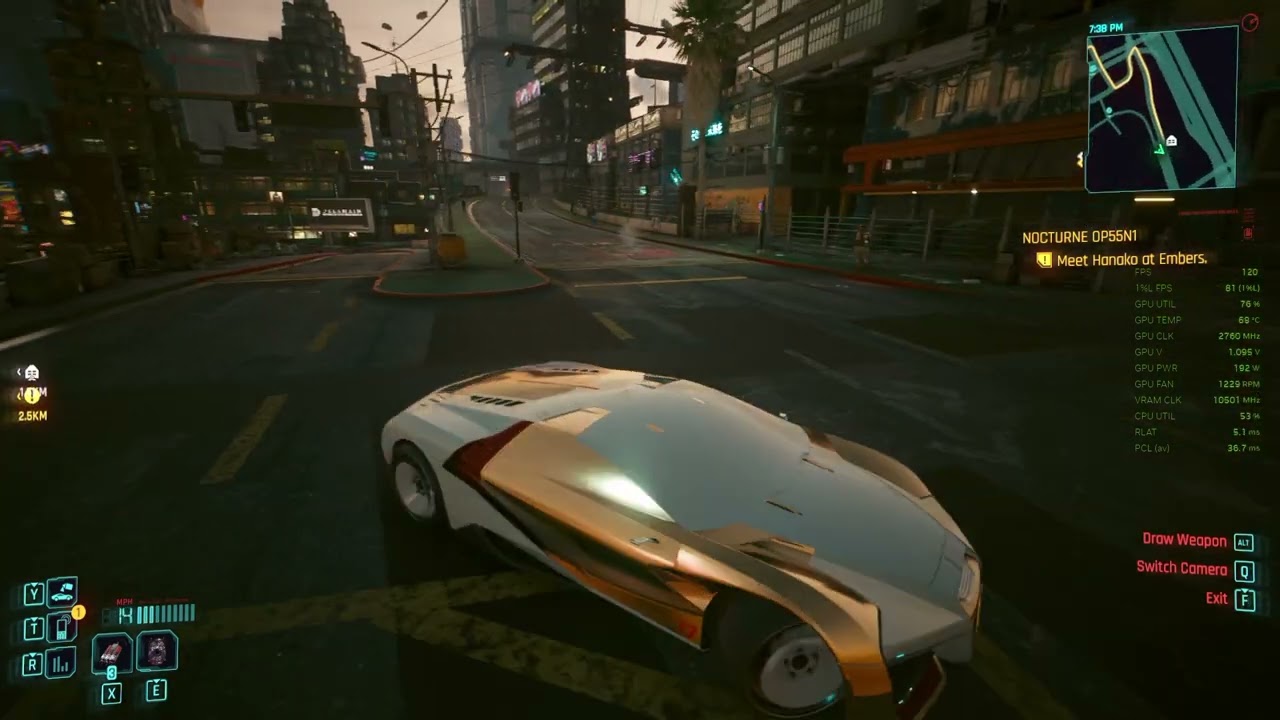
Task: Select the NOCTURNE OP55N1 quest title
Action: 1082,238
